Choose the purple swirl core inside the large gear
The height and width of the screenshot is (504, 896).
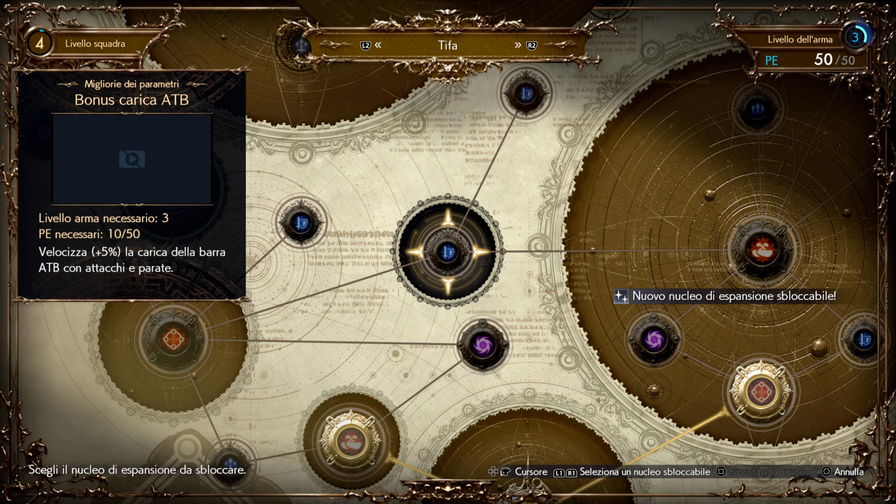pos(653,339)
